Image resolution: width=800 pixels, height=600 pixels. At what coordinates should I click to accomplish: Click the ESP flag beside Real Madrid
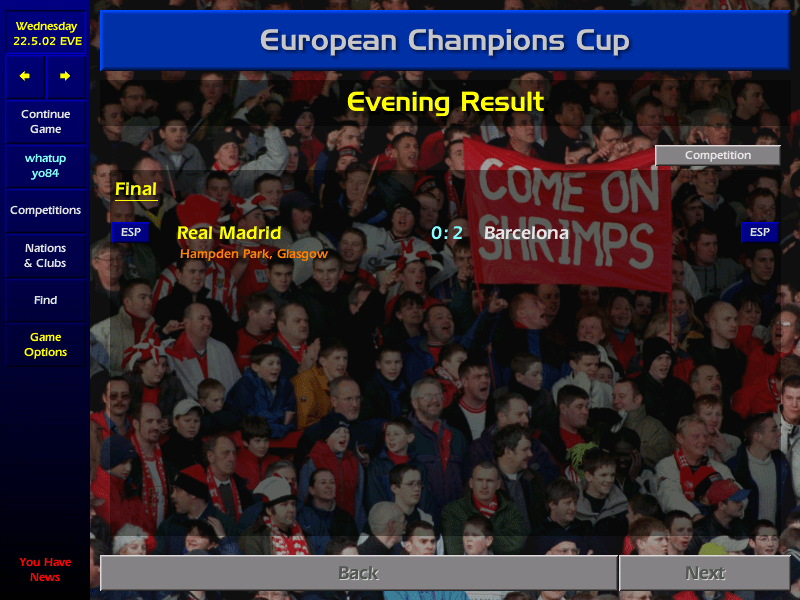tap(130, 233)
